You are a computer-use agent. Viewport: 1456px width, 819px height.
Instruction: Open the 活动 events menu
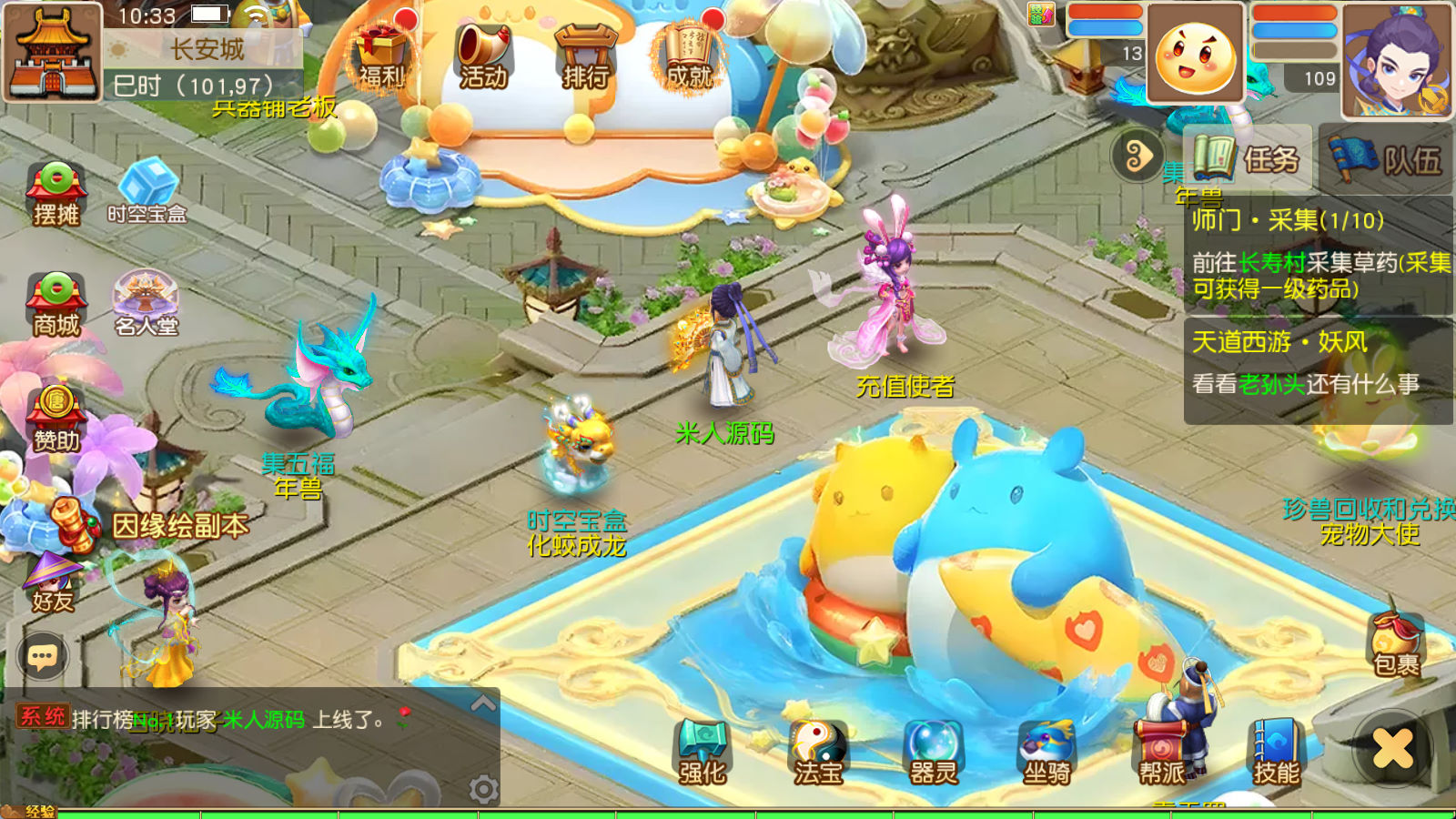tap(483, 56)
